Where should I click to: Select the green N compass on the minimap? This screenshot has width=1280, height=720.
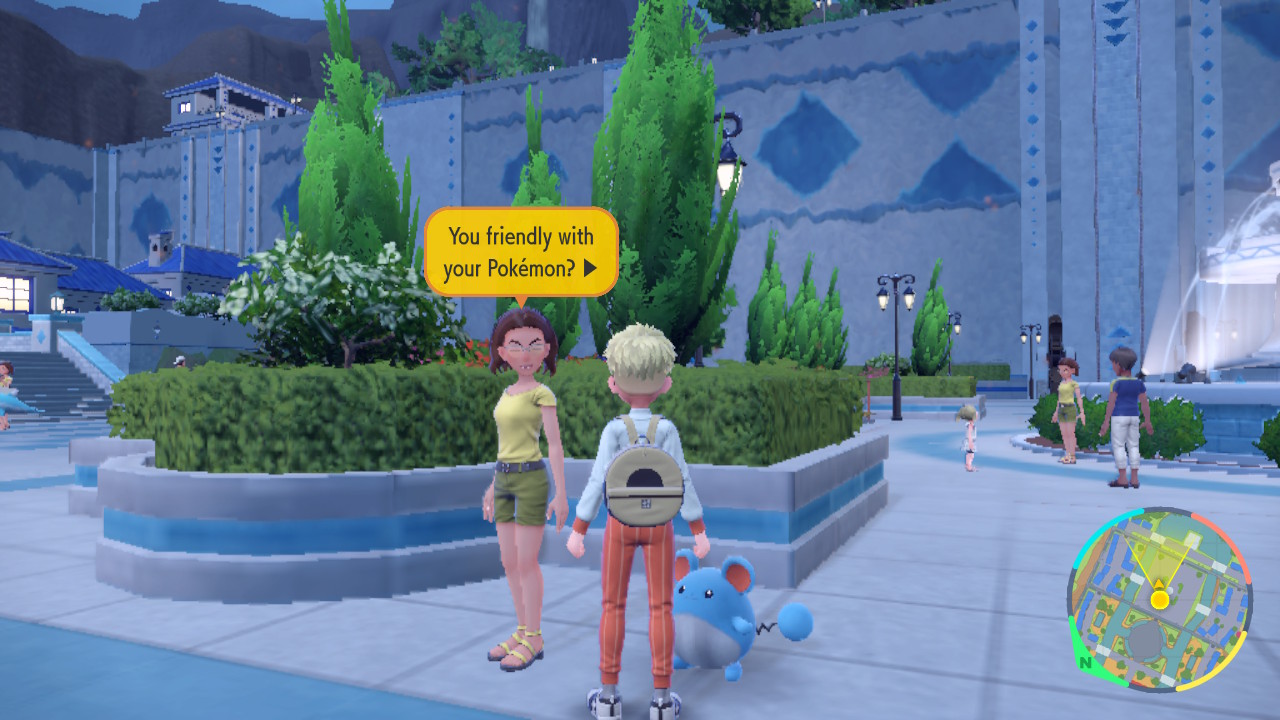tap(1086, 662)
